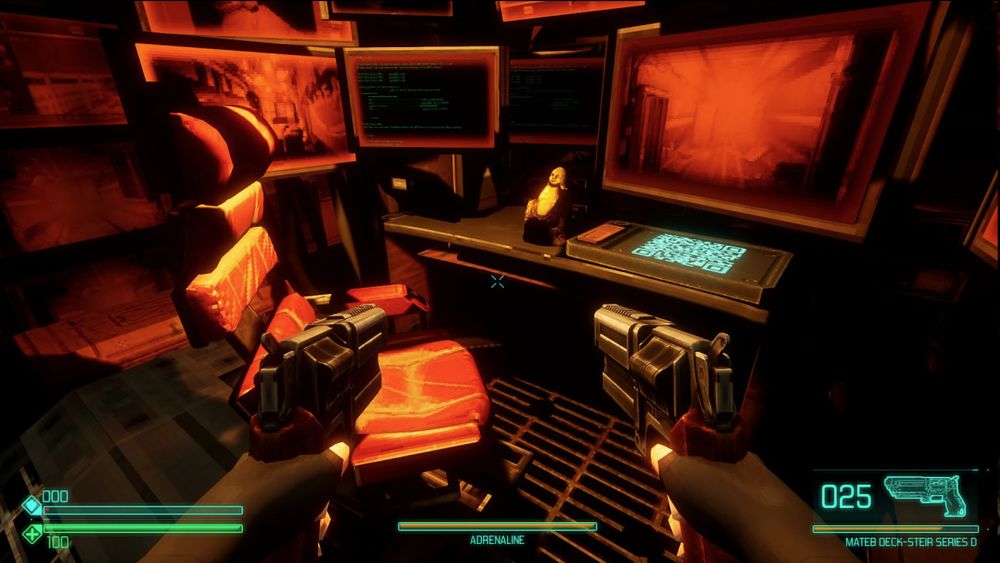Click the green health cross icon

[x=32, y=535]
